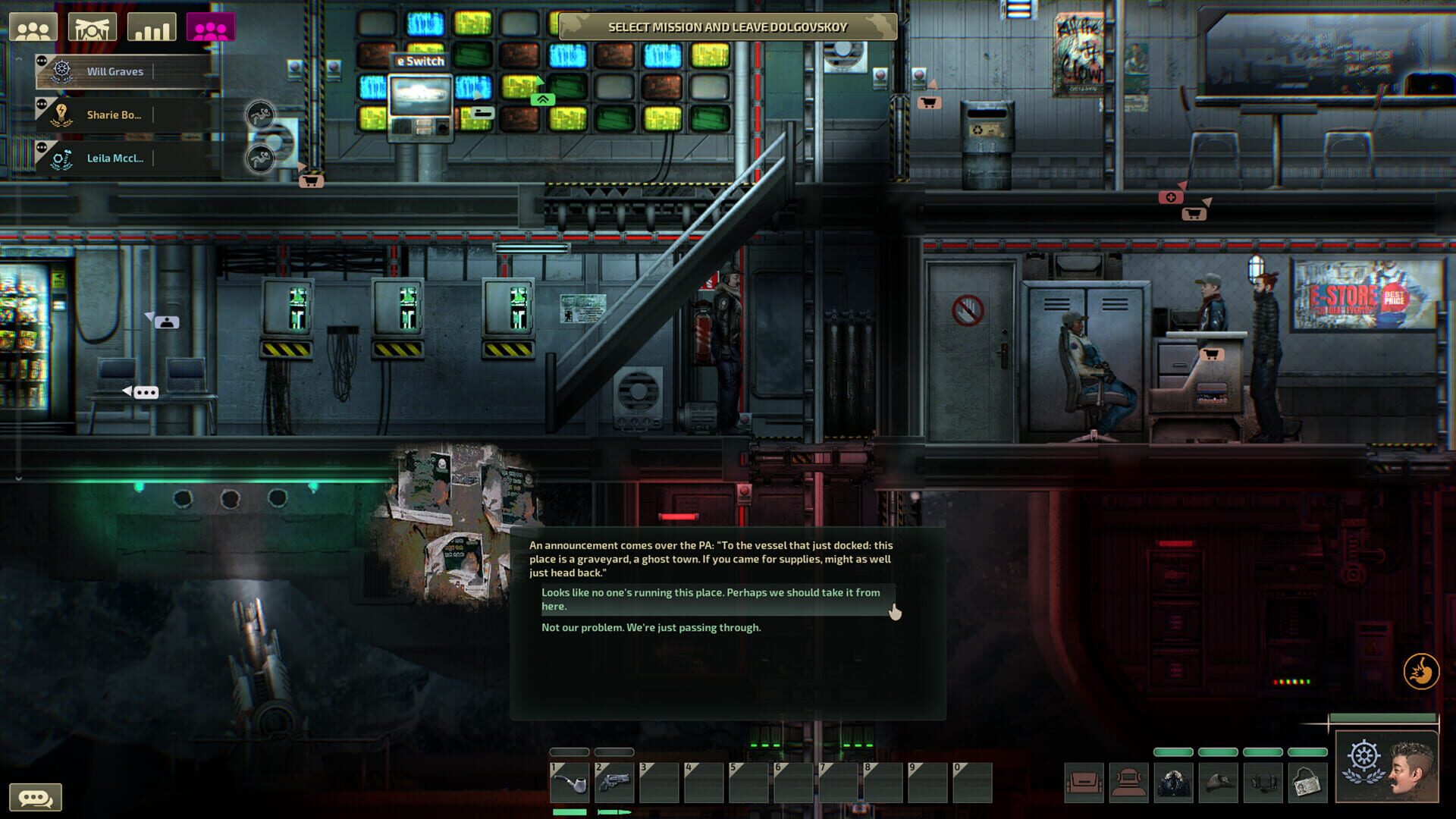
Task: Select the submarine command icon in top toolbar
Action: click(x=92, y=28)
